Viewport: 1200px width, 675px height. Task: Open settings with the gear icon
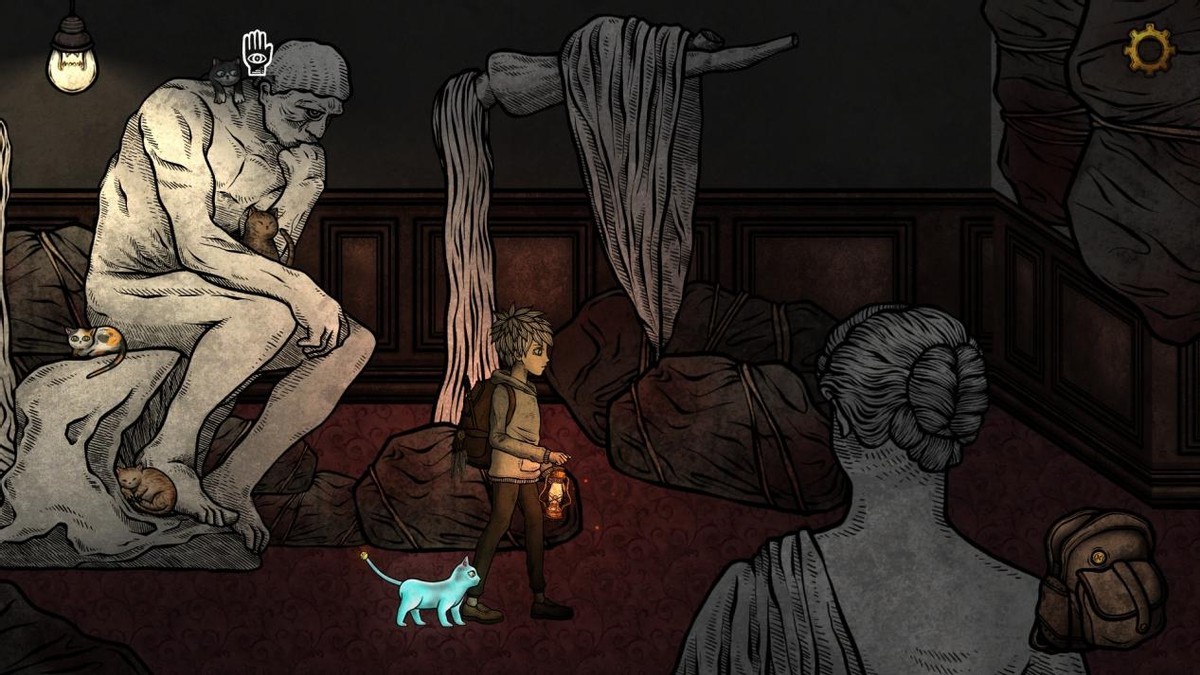pos(1149,48)
